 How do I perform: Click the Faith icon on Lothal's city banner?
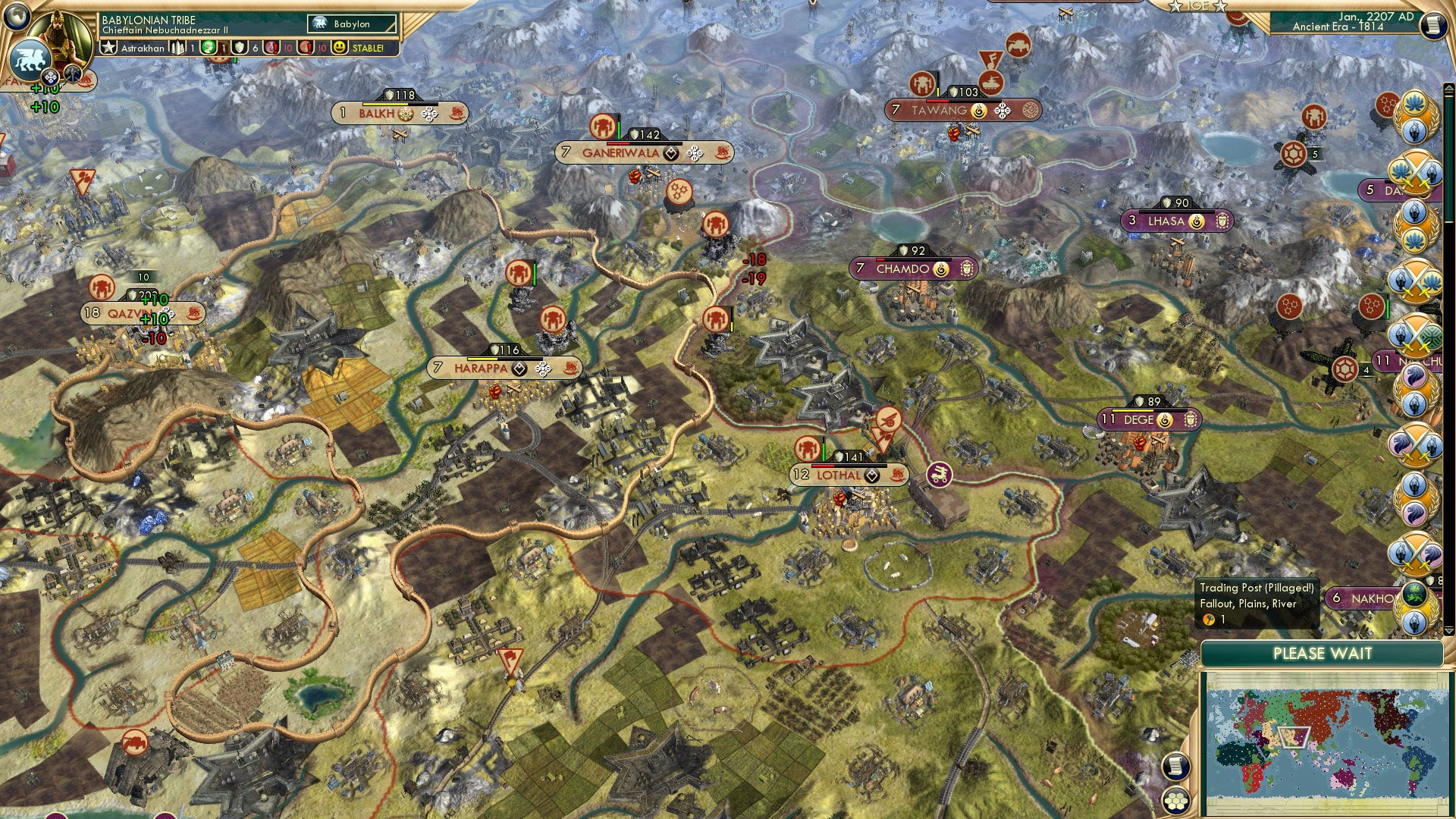pyautogui.click(x=872, y=475)
